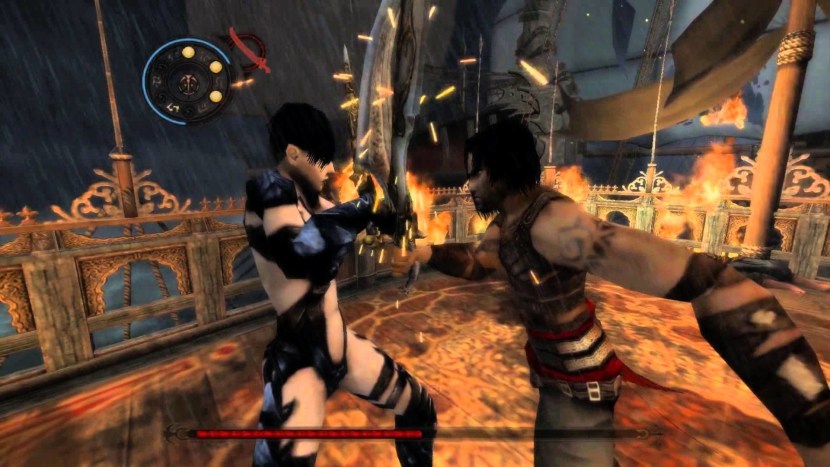This screenshot has width=830, height=467.
Task: Select the red sword weapon icon
Action: click(x=251, y=49)
